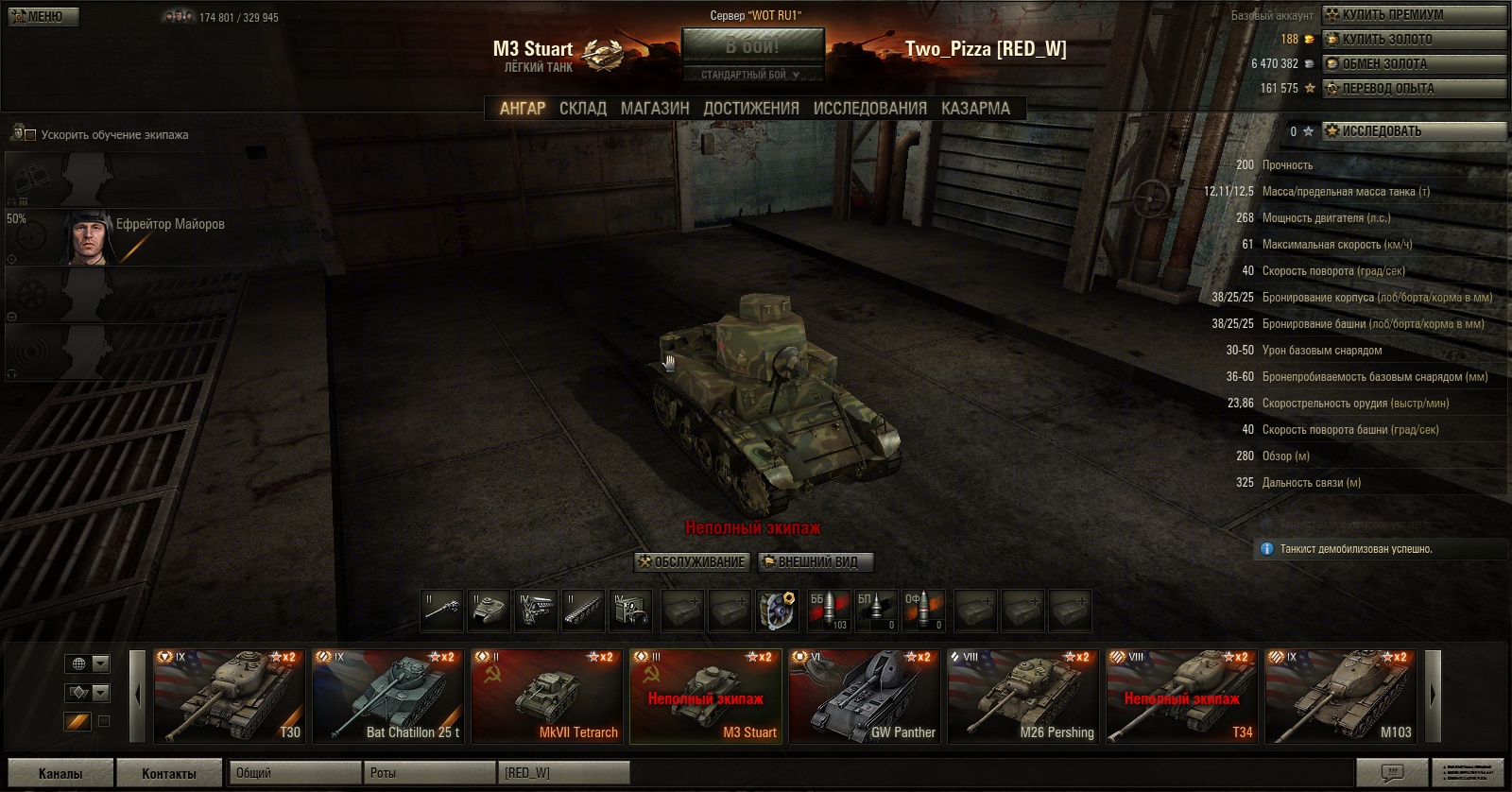Open ОБМЕН ЗОЛОТА exchange
The image size is (1512, 792).
1413,63
